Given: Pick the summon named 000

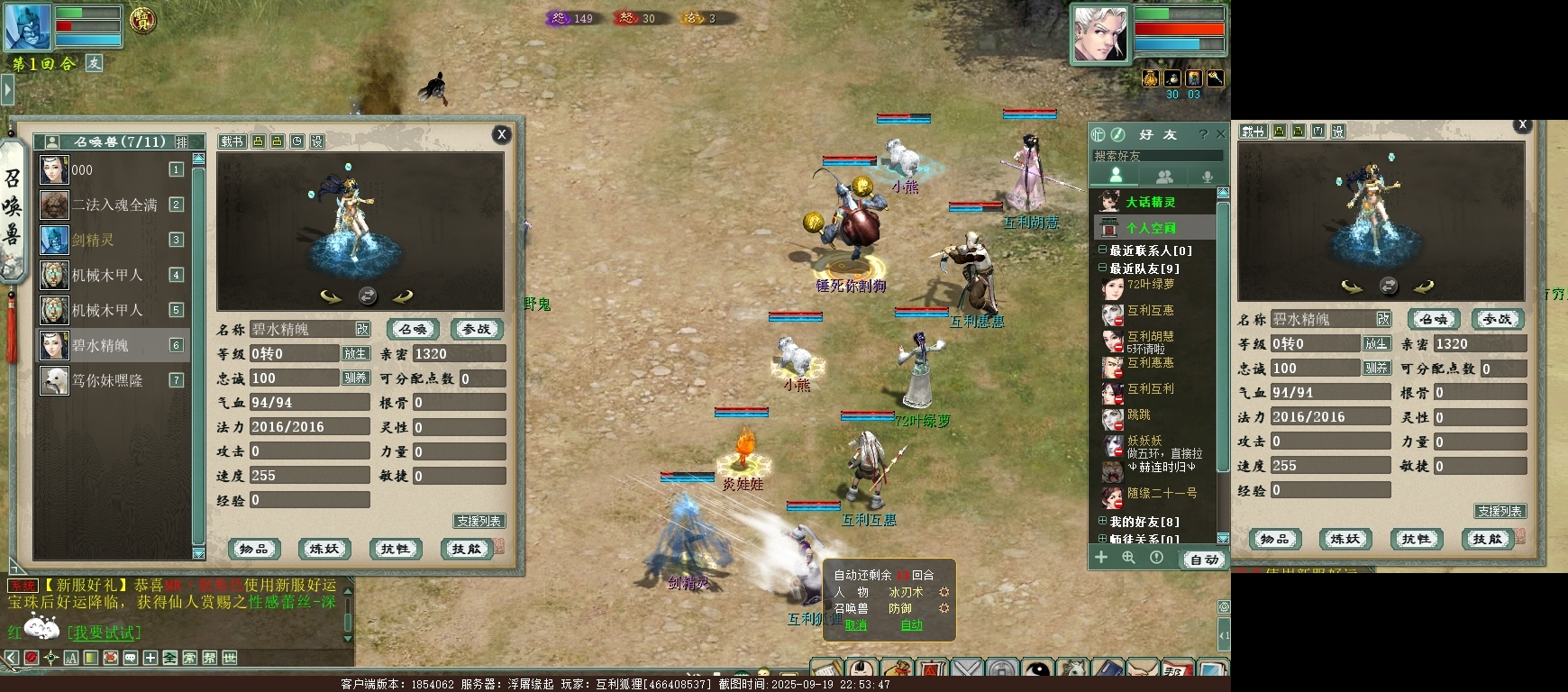Looking at the screenshot, I should pos(82,169).
